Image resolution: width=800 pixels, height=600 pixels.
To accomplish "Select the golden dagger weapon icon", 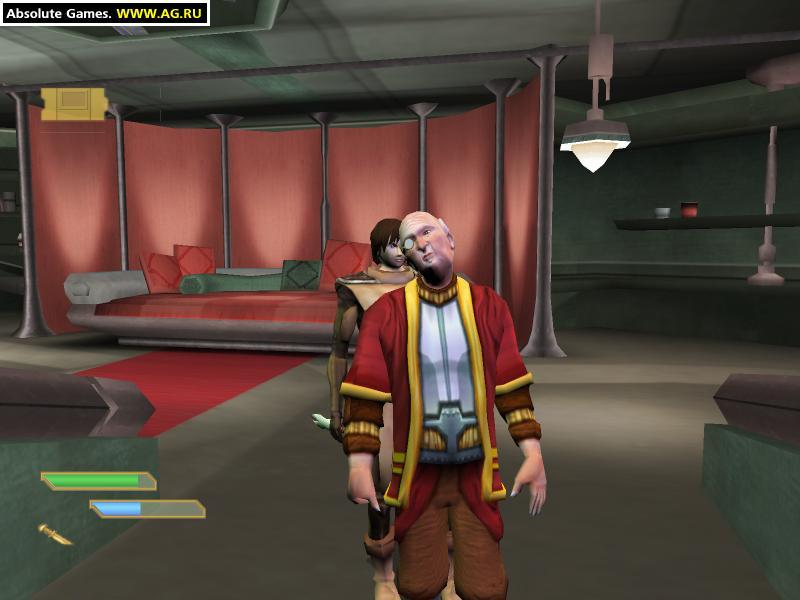I will (55, 534).
